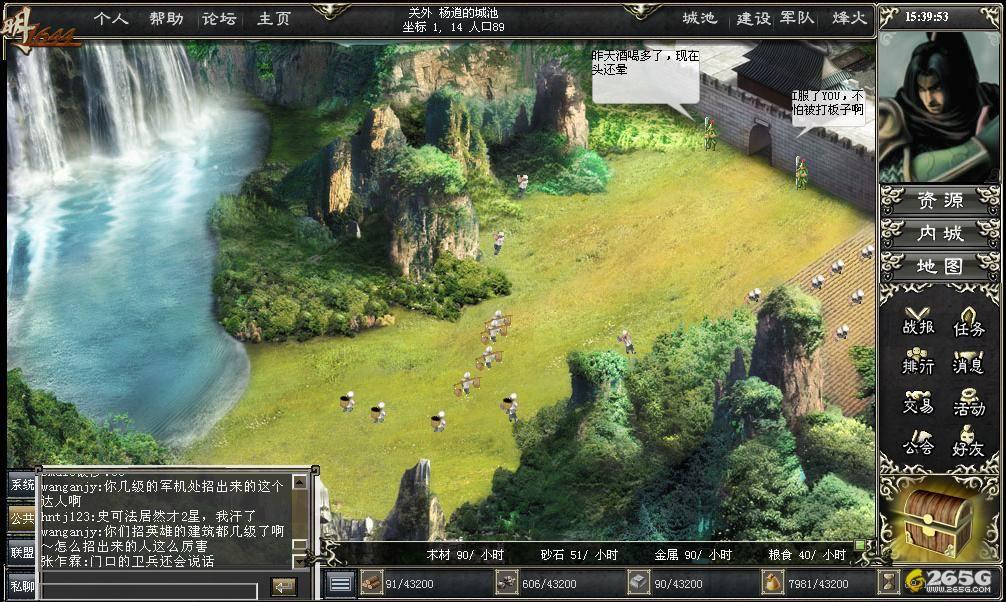This screenshot has width=1006, height=602.
Task: Click the chat send arrow button
Action: [284, 585]
